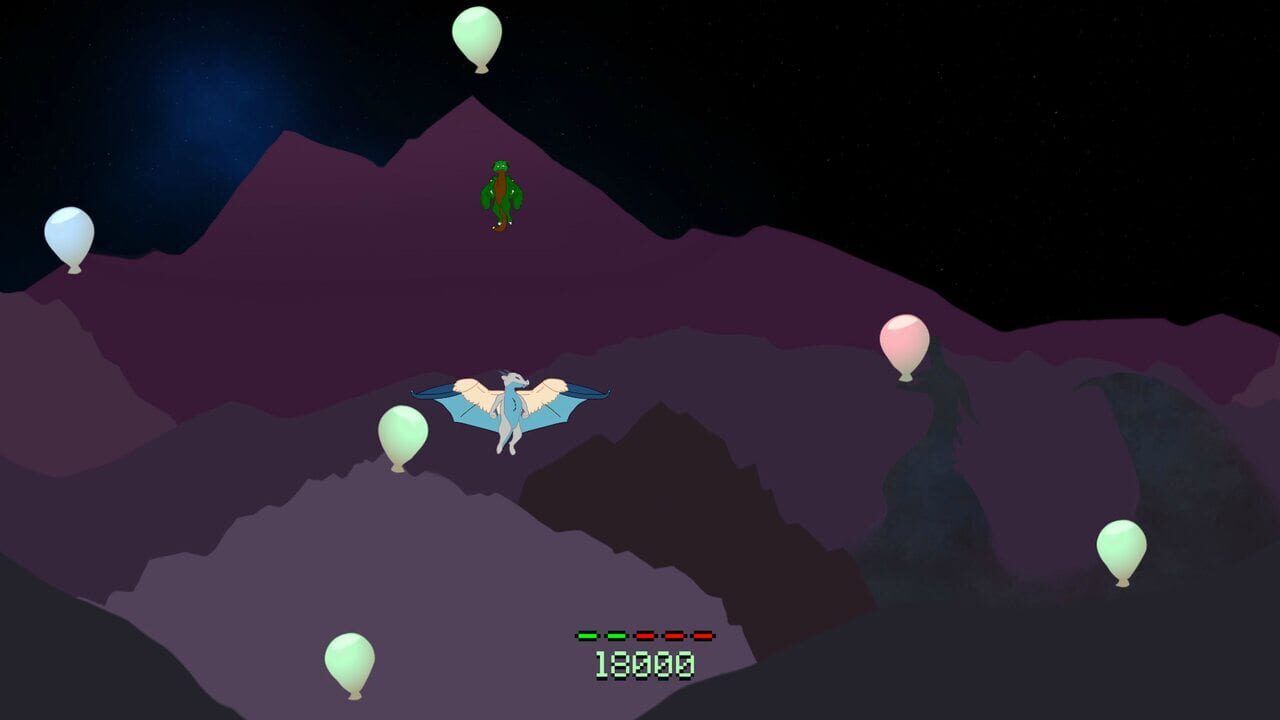Click the last red health segment
This screenshot has width=1280, height=720.
click(x=702, y=636)
